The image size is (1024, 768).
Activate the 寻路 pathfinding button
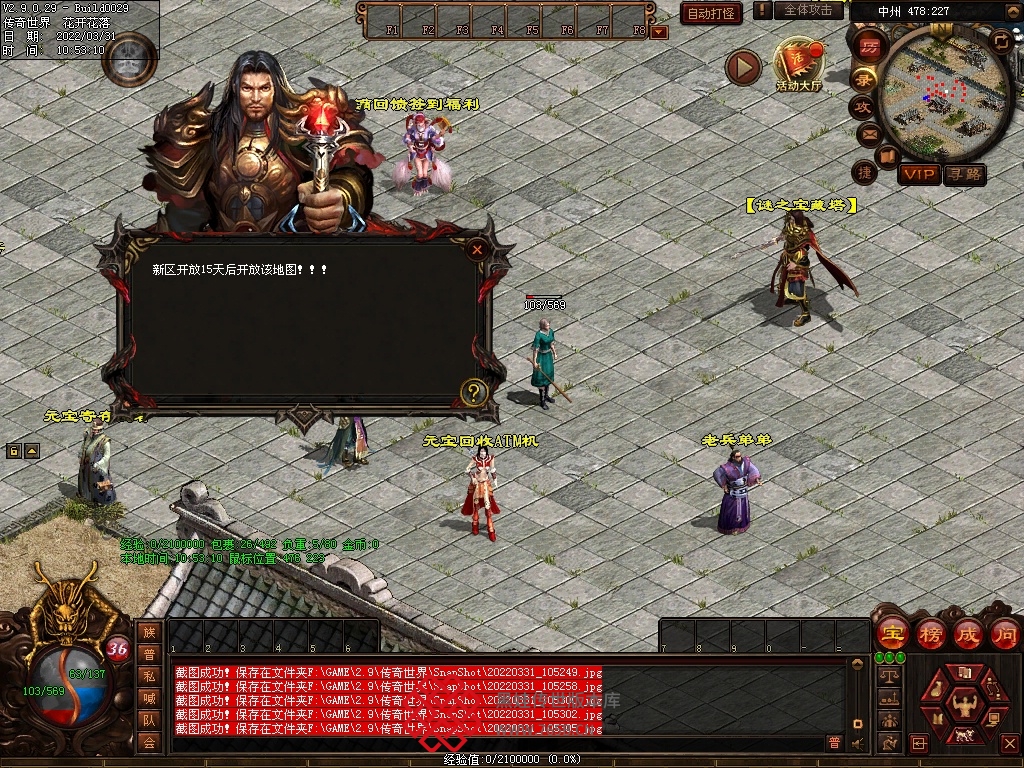(x=965, y=174)
